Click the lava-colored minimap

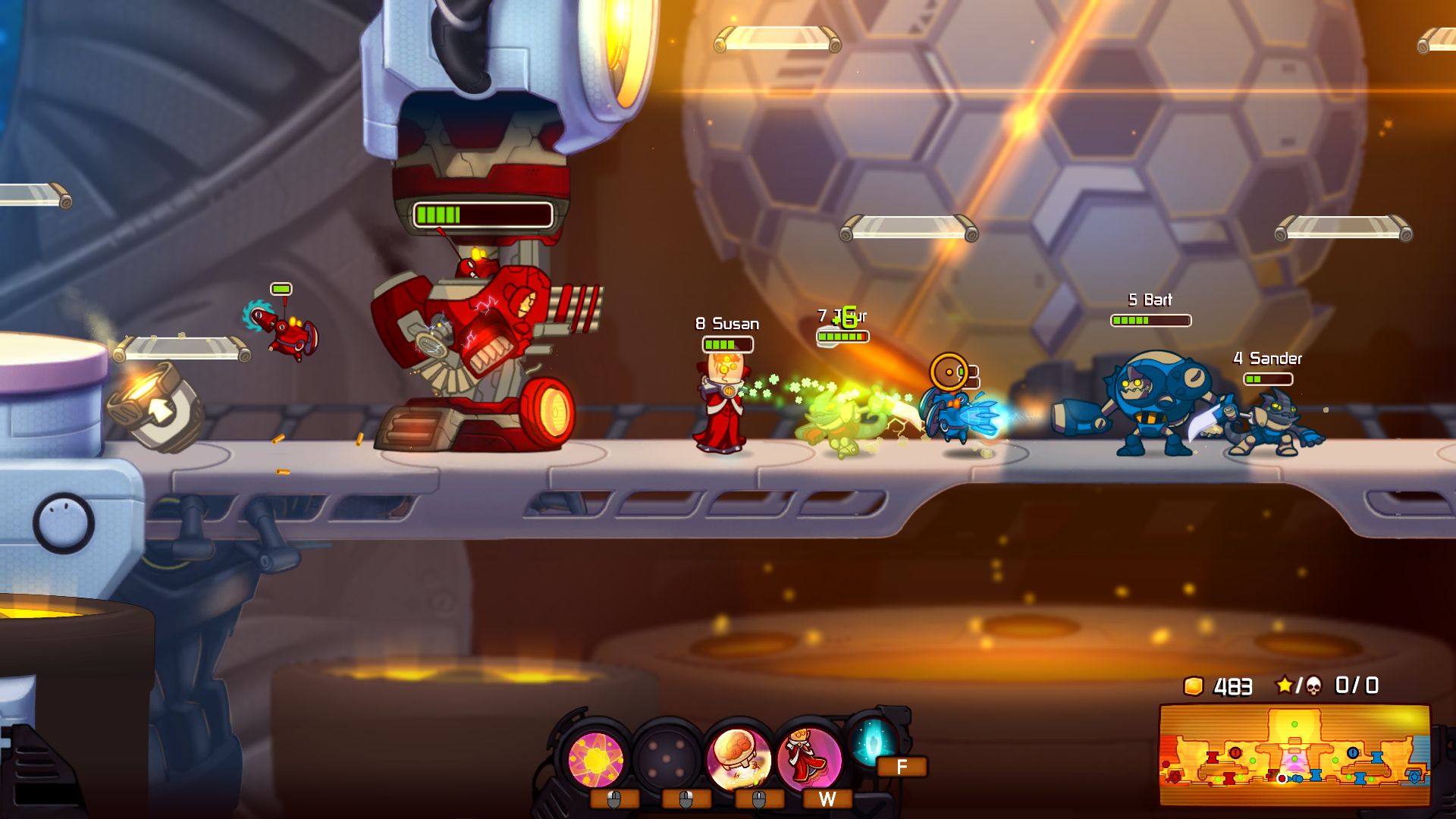1294,755
